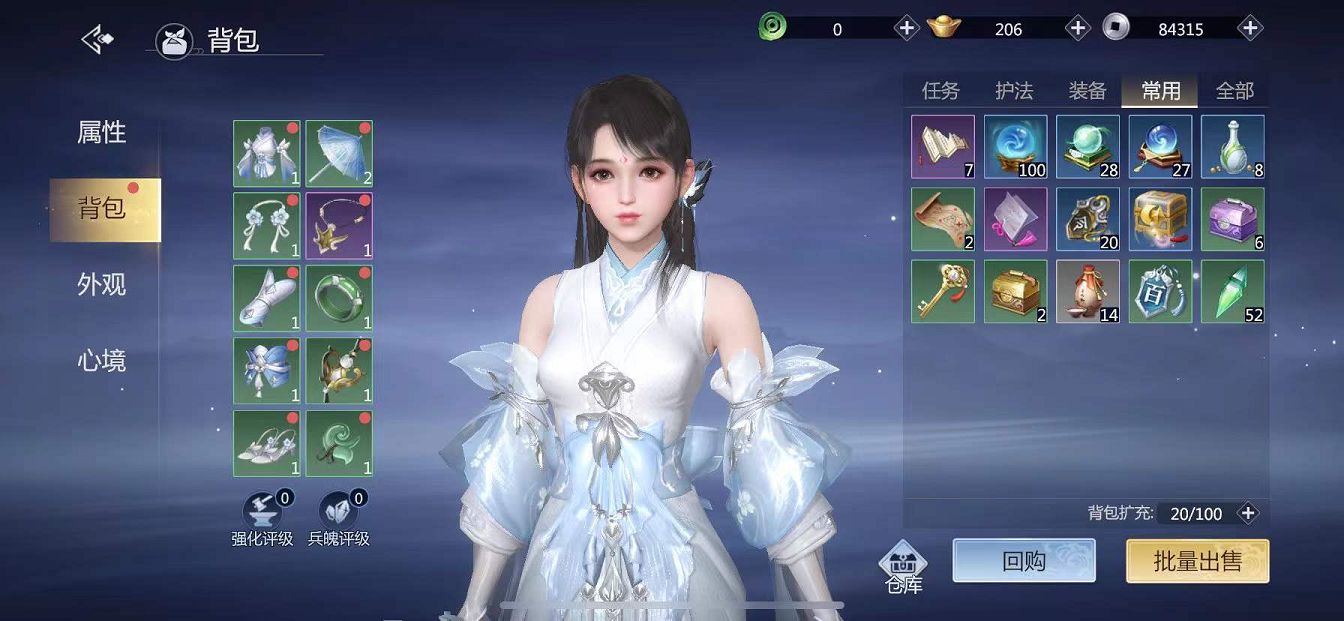Select the equipped green jade ring
This screenshot has height=621, width=1344.
339,298
